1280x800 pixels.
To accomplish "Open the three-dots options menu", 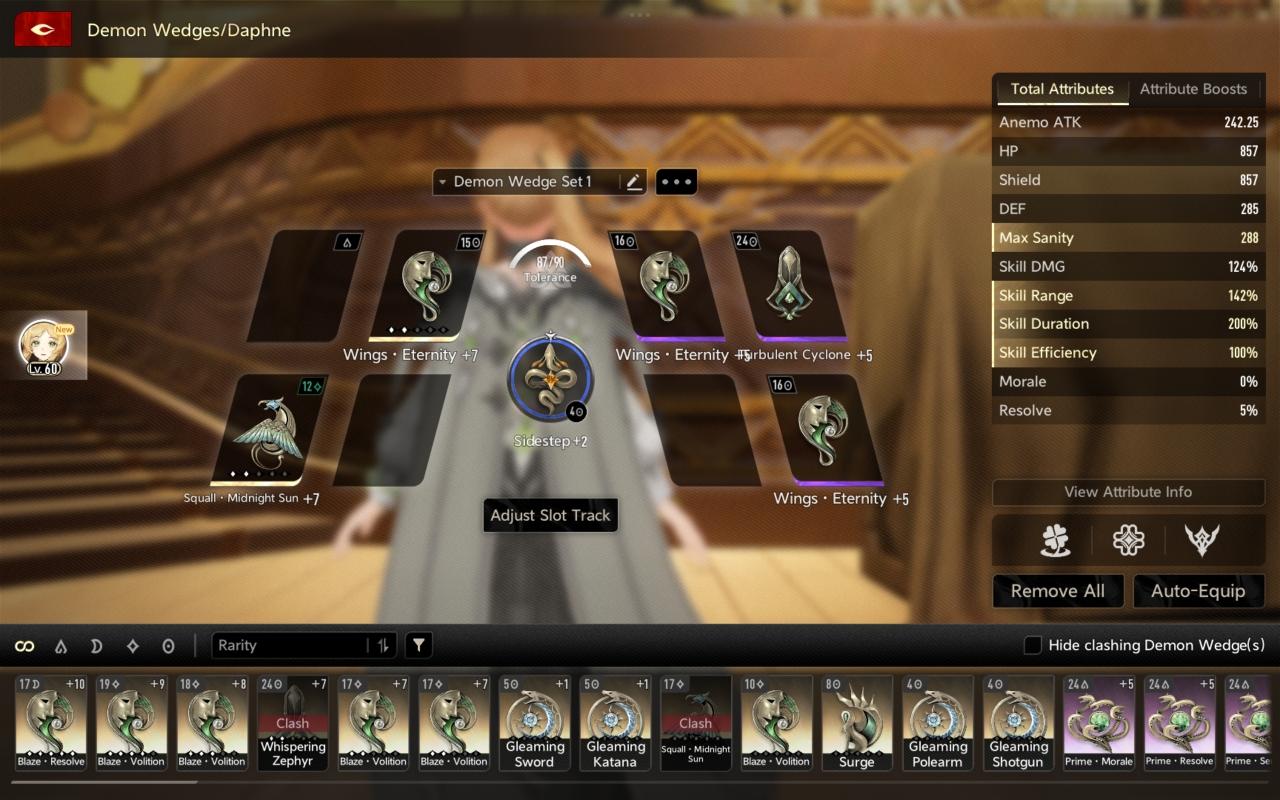I will (x=676, y=182).
